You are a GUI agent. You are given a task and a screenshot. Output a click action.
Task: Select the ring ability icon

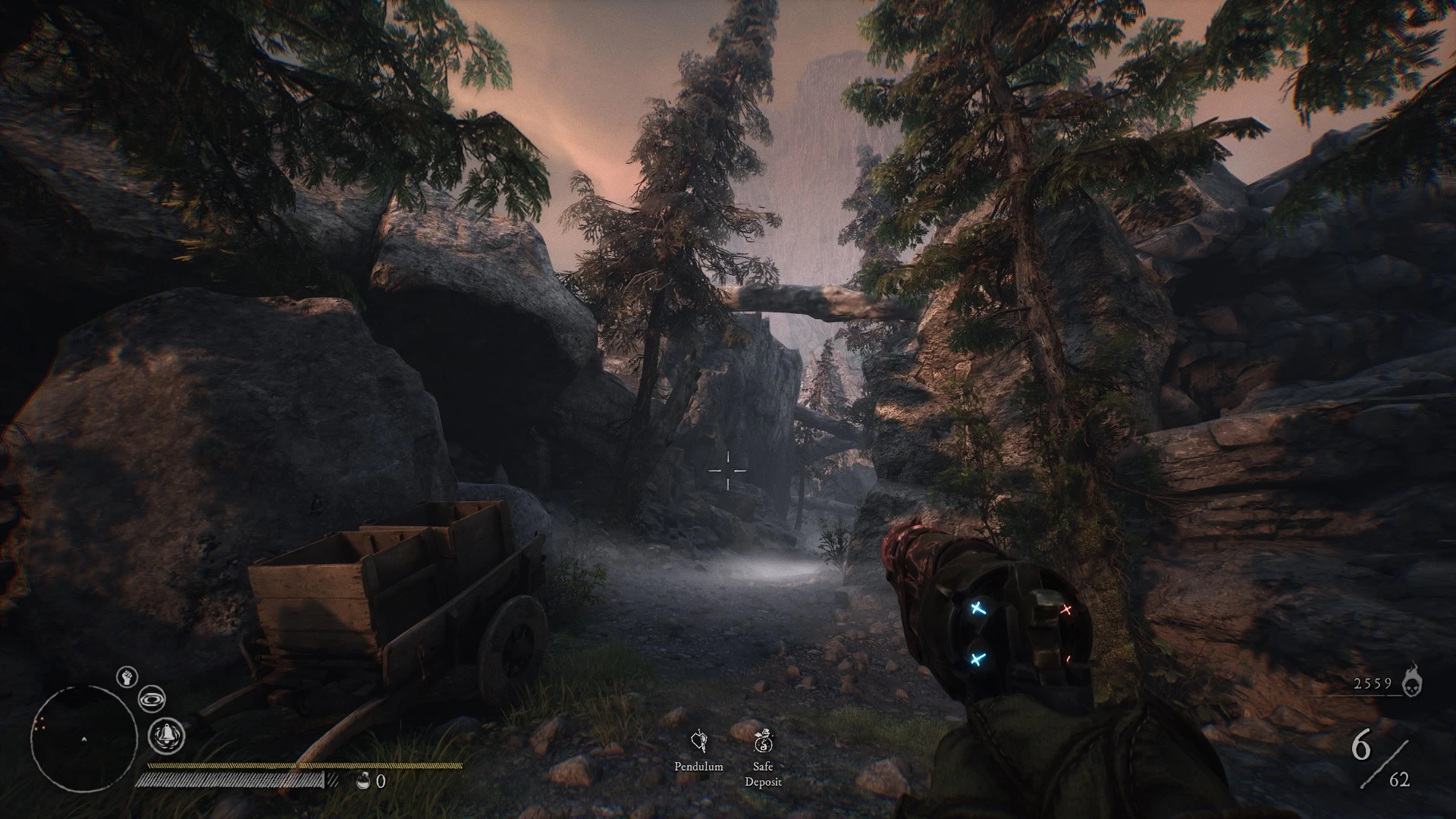coord(152,699)
